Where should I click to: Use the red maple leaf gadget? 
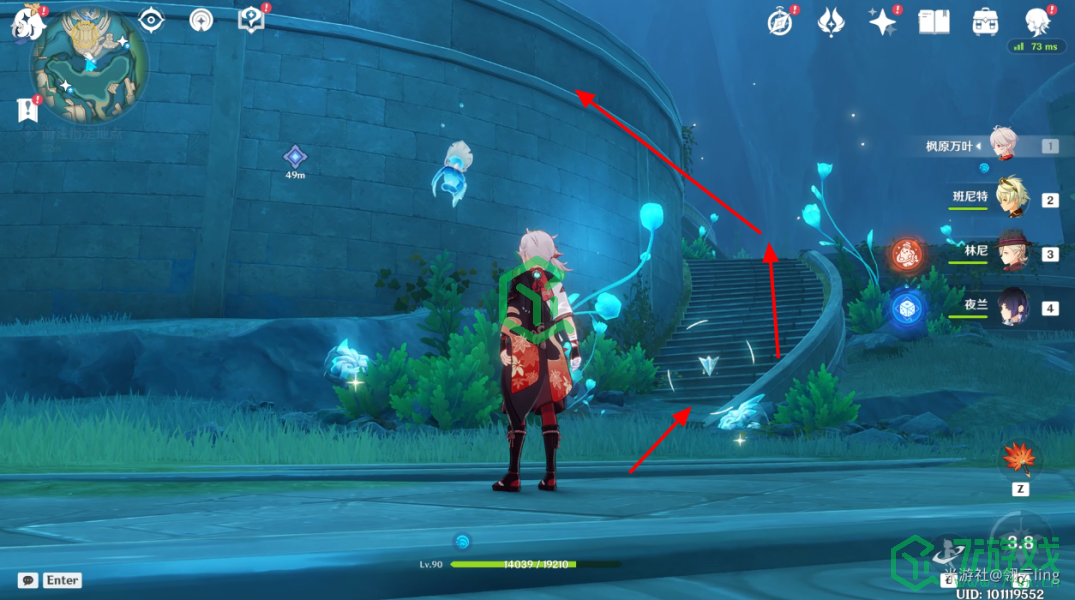point(1020,461)
